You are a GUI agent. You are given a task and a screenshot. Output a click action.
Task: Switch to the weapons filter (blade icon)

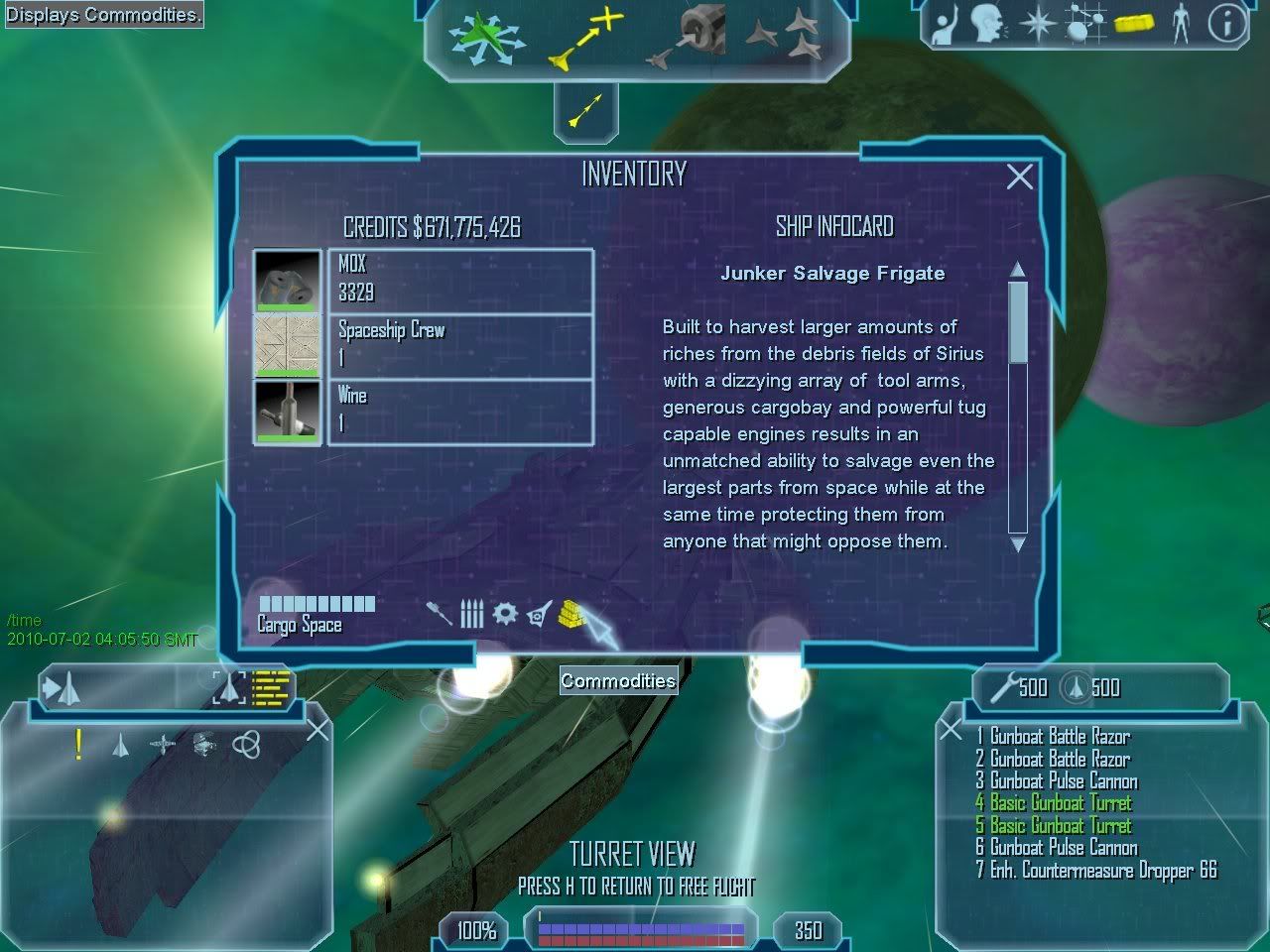[439, 614]
